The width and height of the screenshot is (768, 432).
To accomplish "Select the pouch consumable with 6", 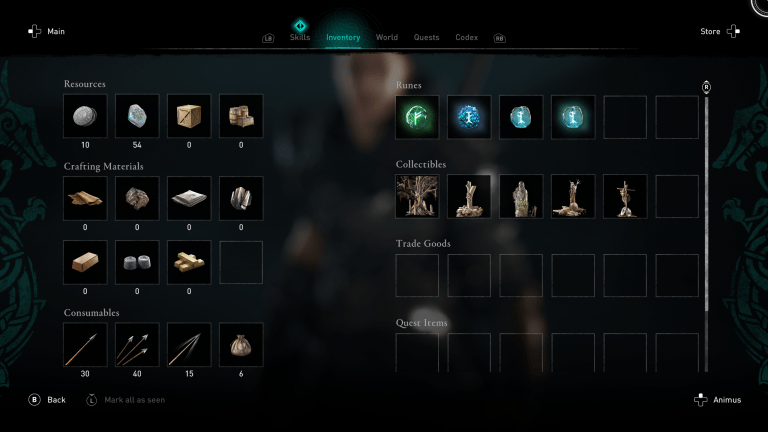I will 241,344.
